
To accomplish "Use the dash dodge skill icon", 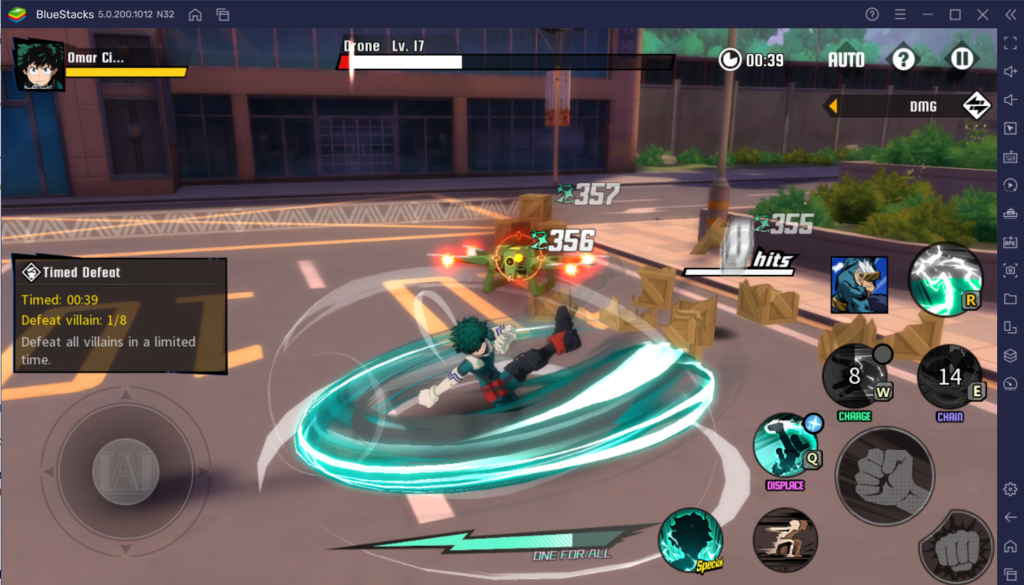I will pyautogui.click(x=785, y=540).
